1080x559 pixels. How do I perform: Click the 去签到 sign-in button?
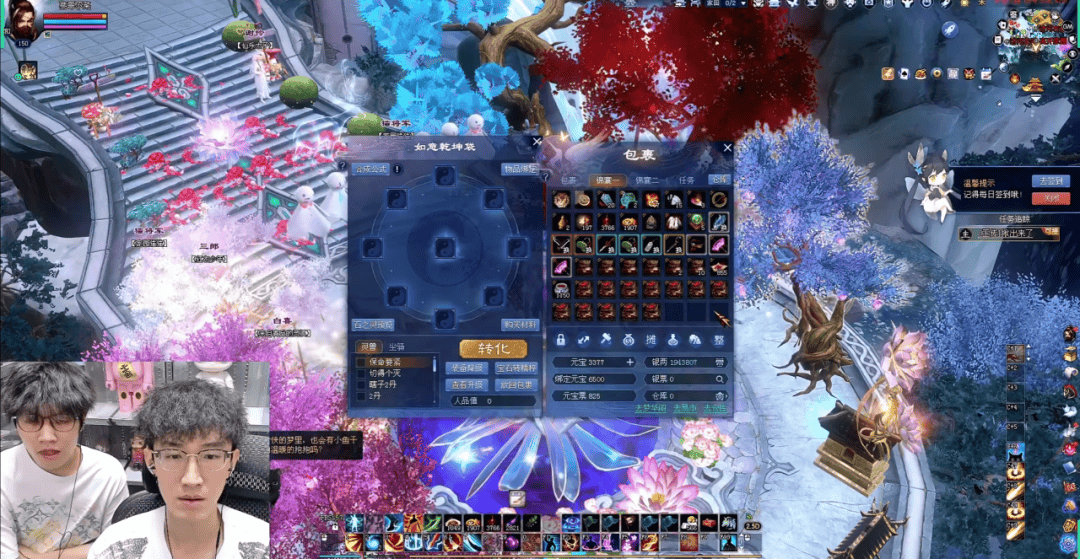(x=1051, y=181)
